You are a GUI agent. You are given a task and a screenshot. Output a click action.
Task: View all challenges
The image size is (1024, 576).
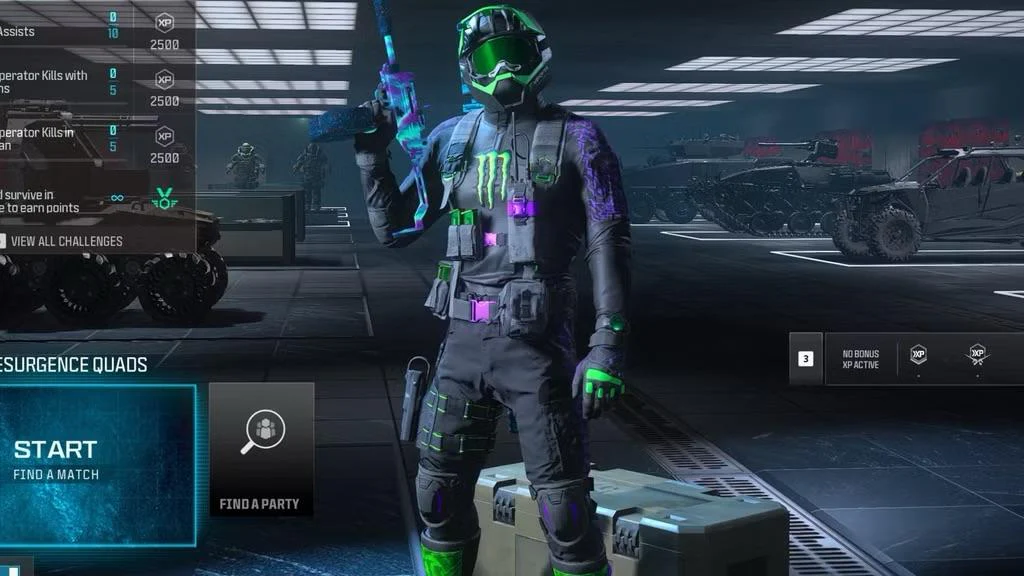pyautogui.click(x=67, y=241)
